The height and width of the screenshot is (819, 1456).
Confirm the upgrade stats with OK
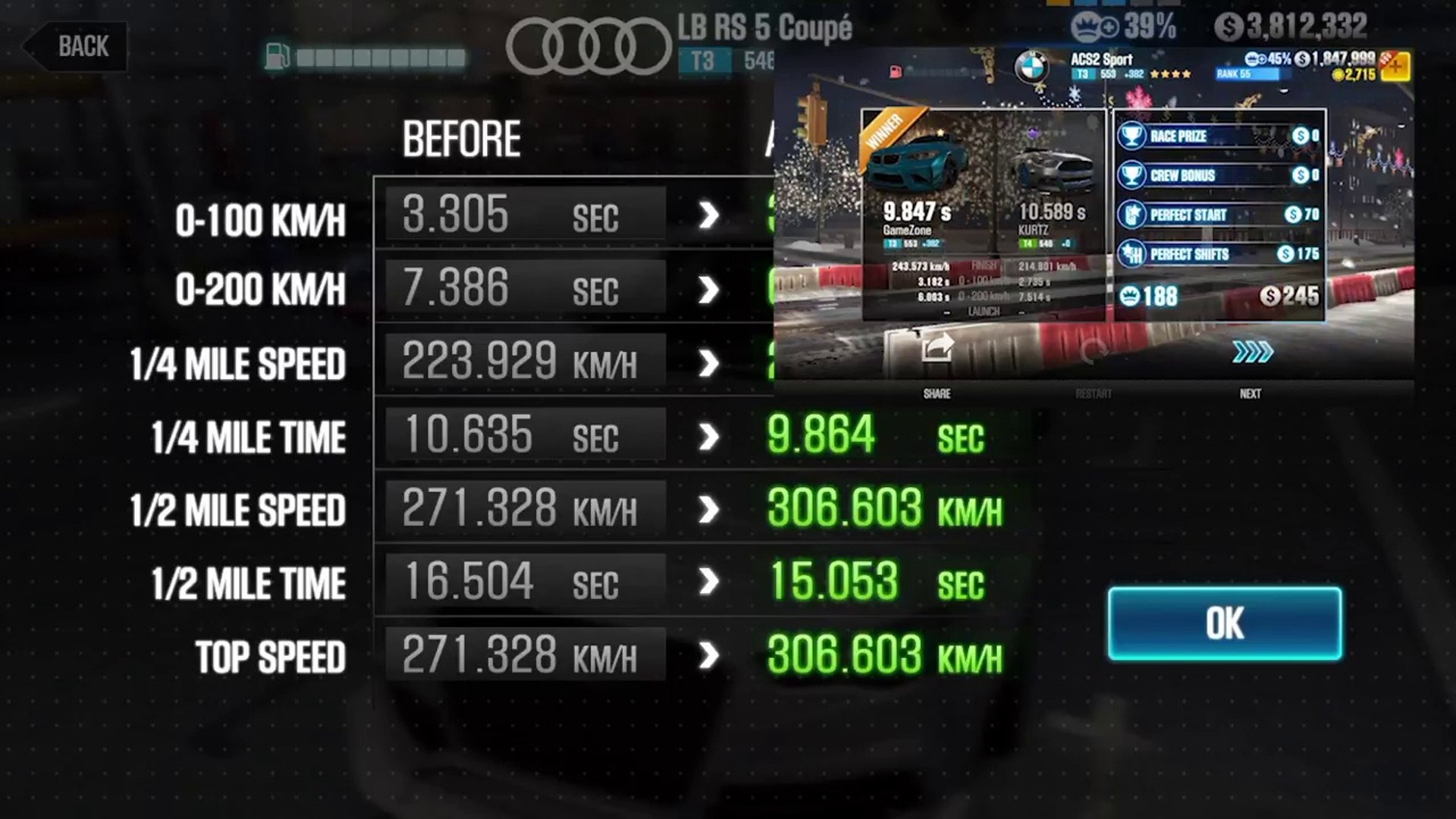(x=1224, y=623)
